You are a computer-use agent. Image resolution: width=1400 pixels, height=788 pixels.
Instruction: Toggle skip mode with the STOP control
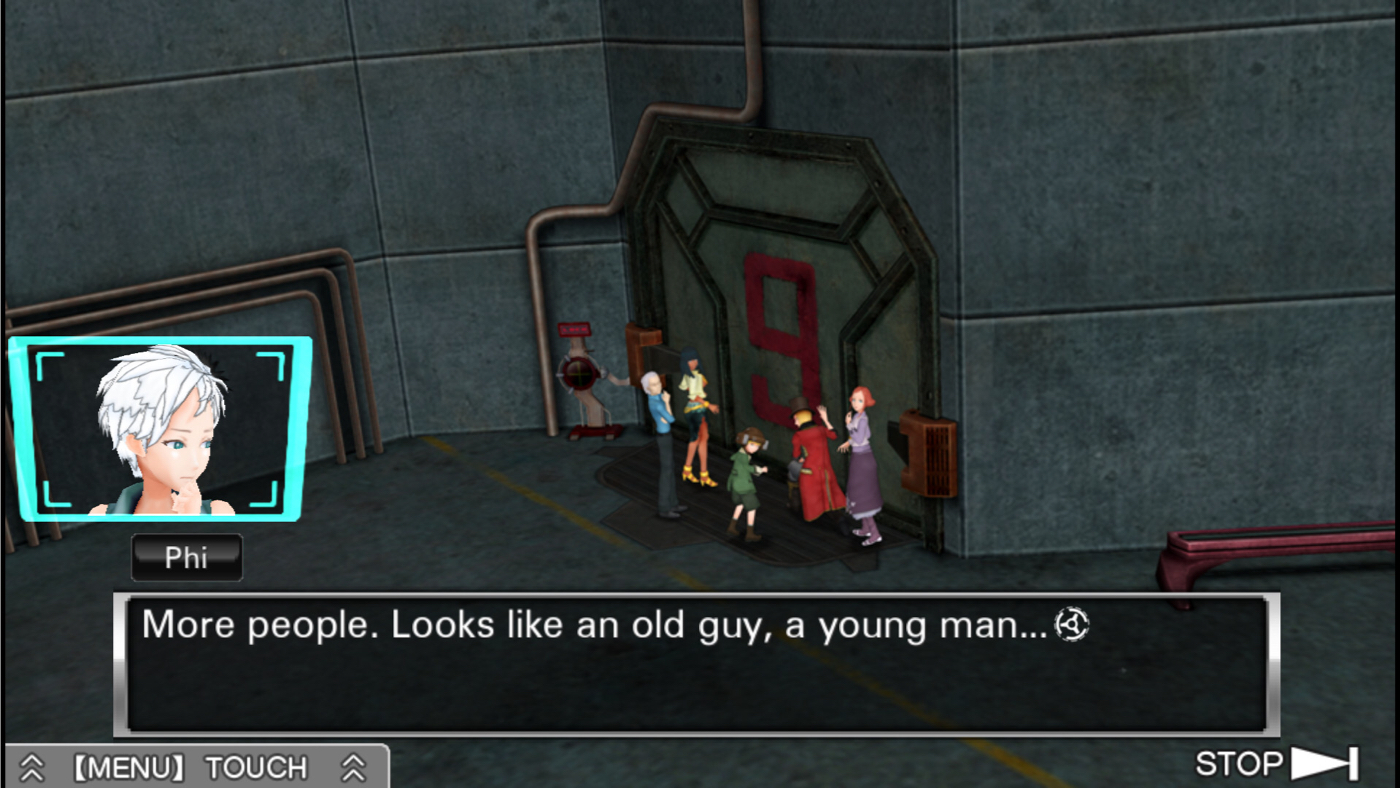click(x=1238, y=763)
